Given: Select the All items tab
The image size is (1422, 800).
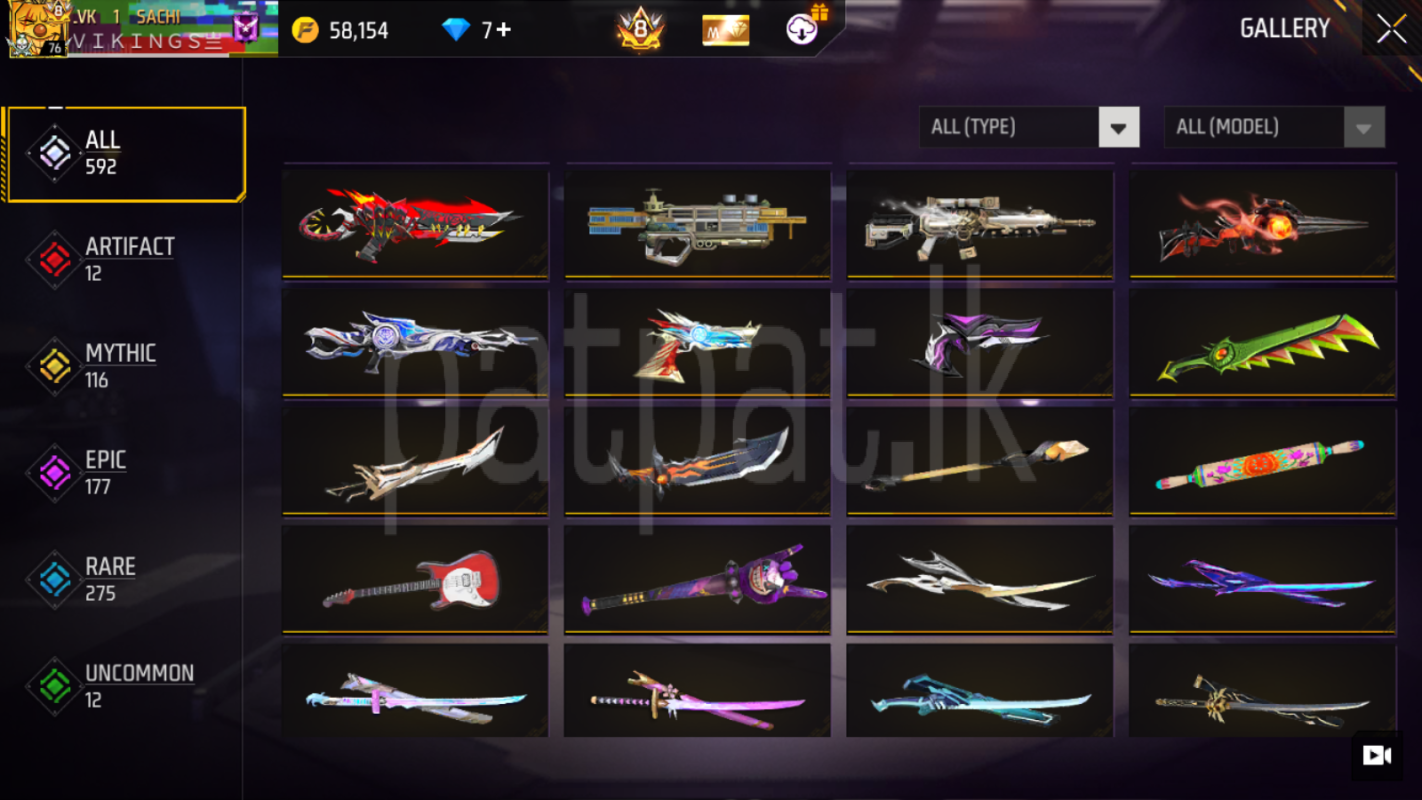Looking at the screenshot, I should (x=125, y=153).
